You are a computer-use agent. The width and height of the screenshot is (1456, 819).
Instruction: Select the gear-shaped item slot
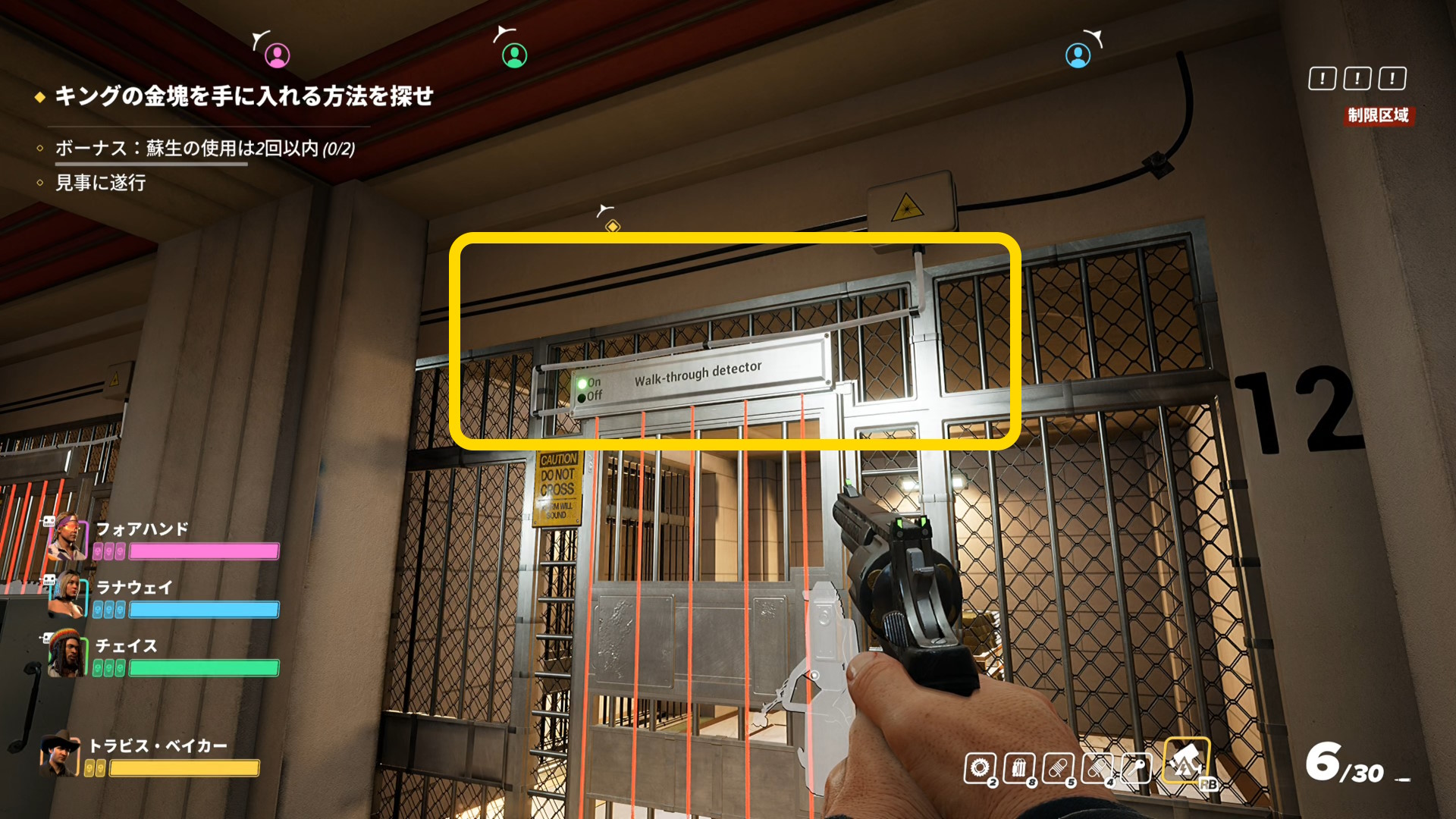pyautogui.click(x=979, y=768)
